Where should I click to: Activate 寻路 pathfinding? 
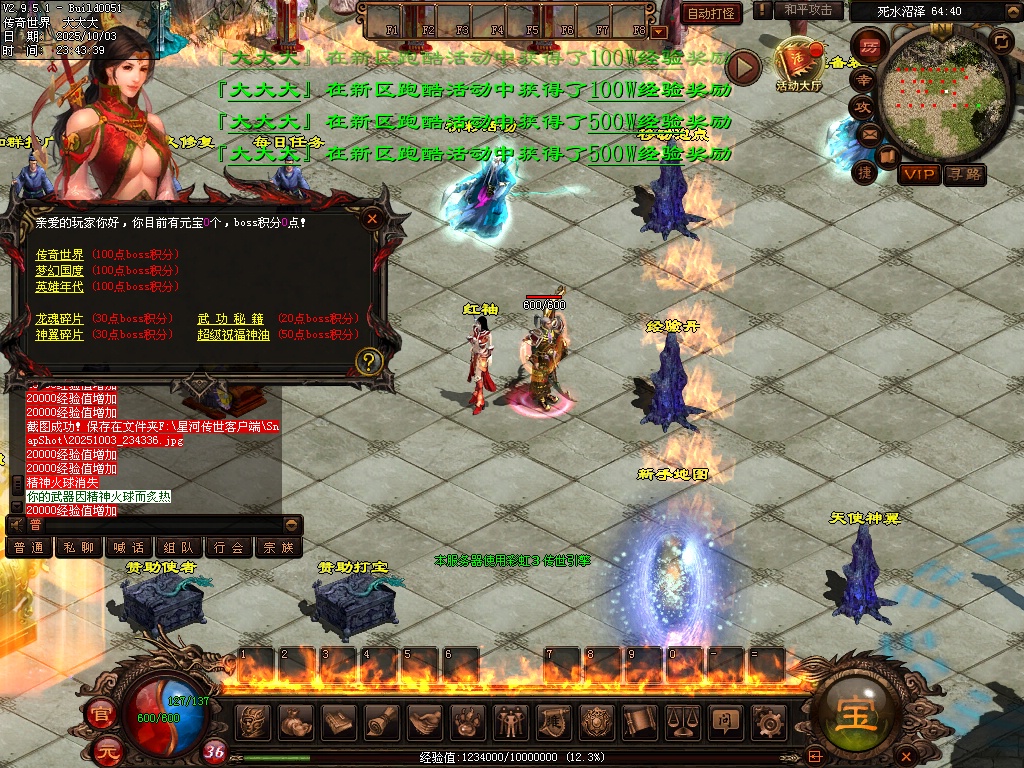click(x=965, y=175)
